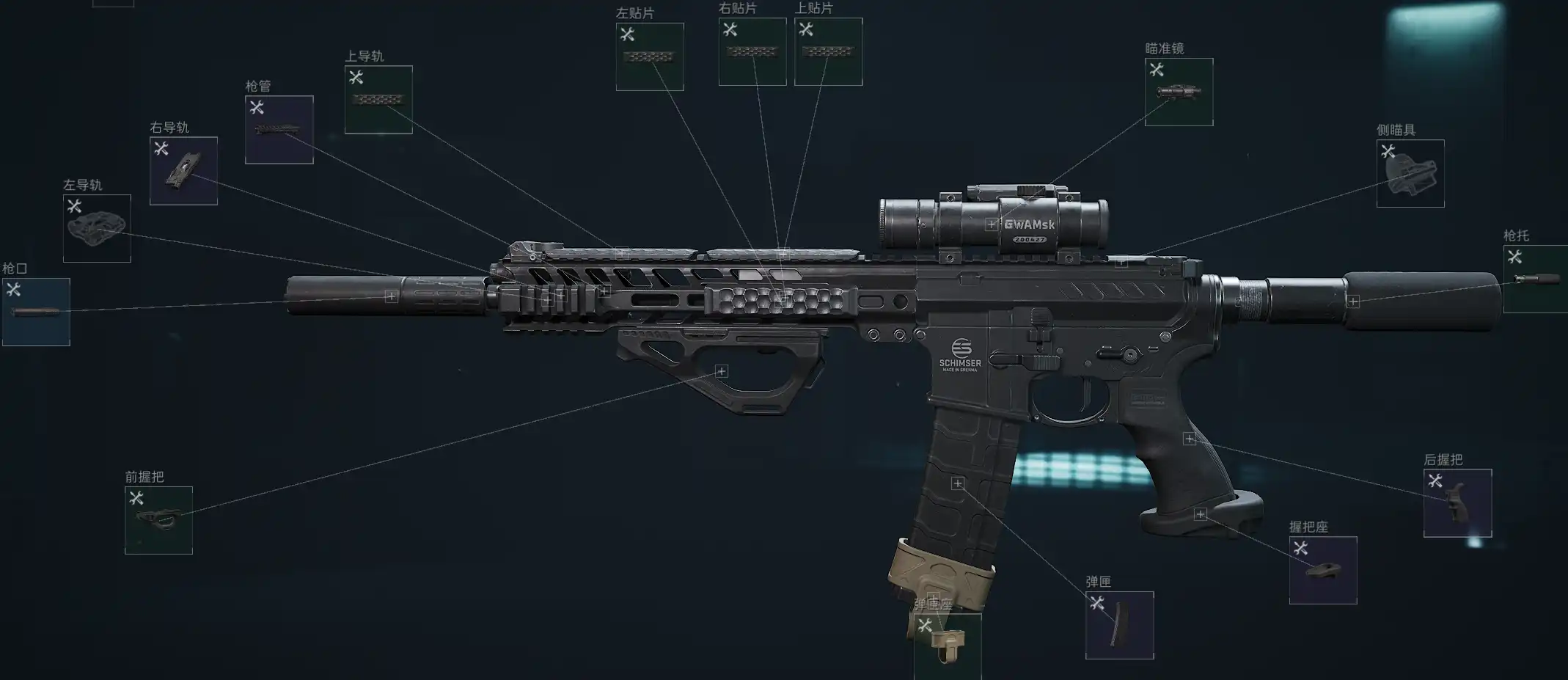Screen dimensions: 1568x680
Task: Select the 枪管 barrel slot
Action: (279, 130)
